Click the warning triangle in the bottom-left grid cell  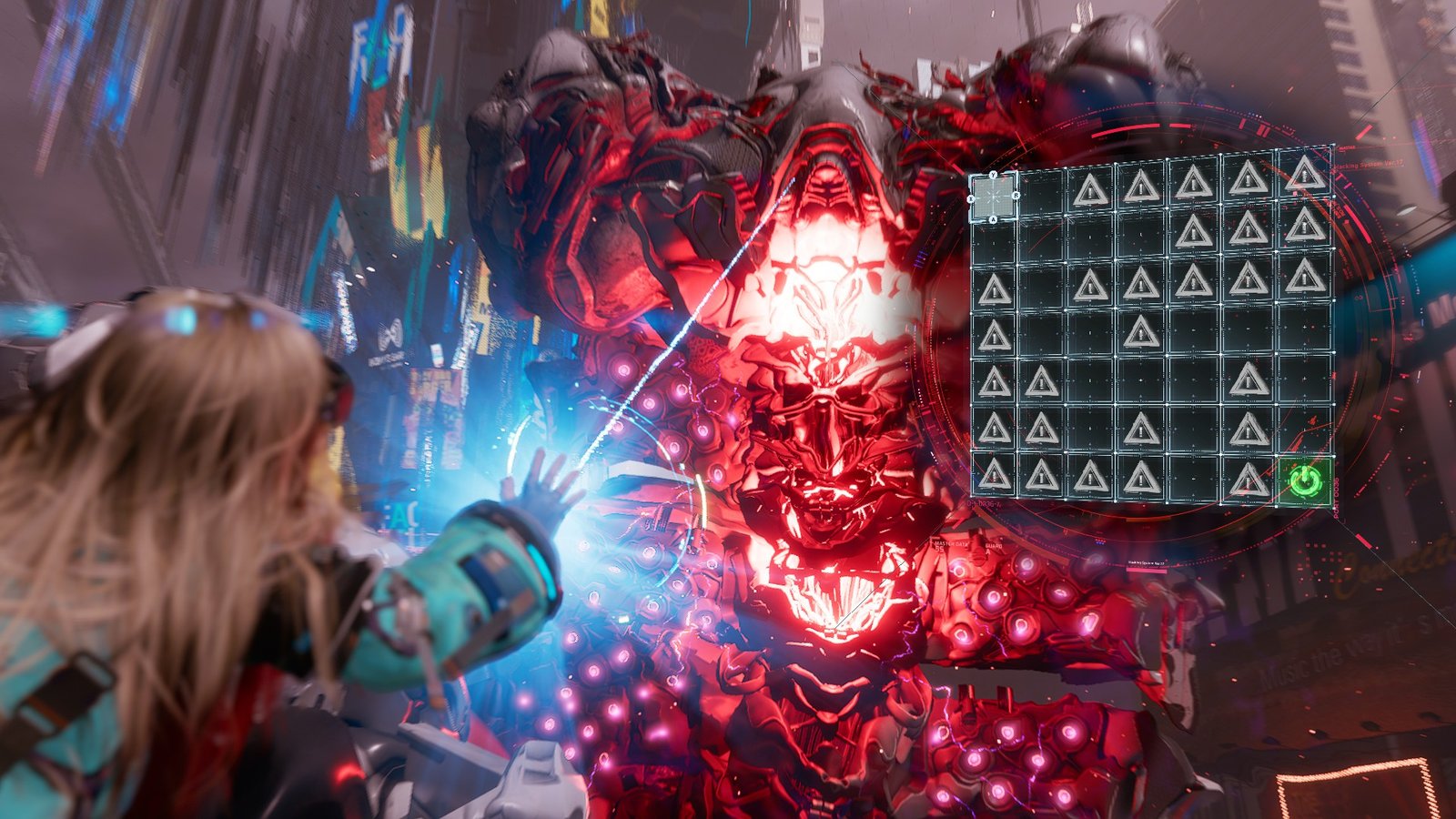pyautogui.click(x=995, y=476)
